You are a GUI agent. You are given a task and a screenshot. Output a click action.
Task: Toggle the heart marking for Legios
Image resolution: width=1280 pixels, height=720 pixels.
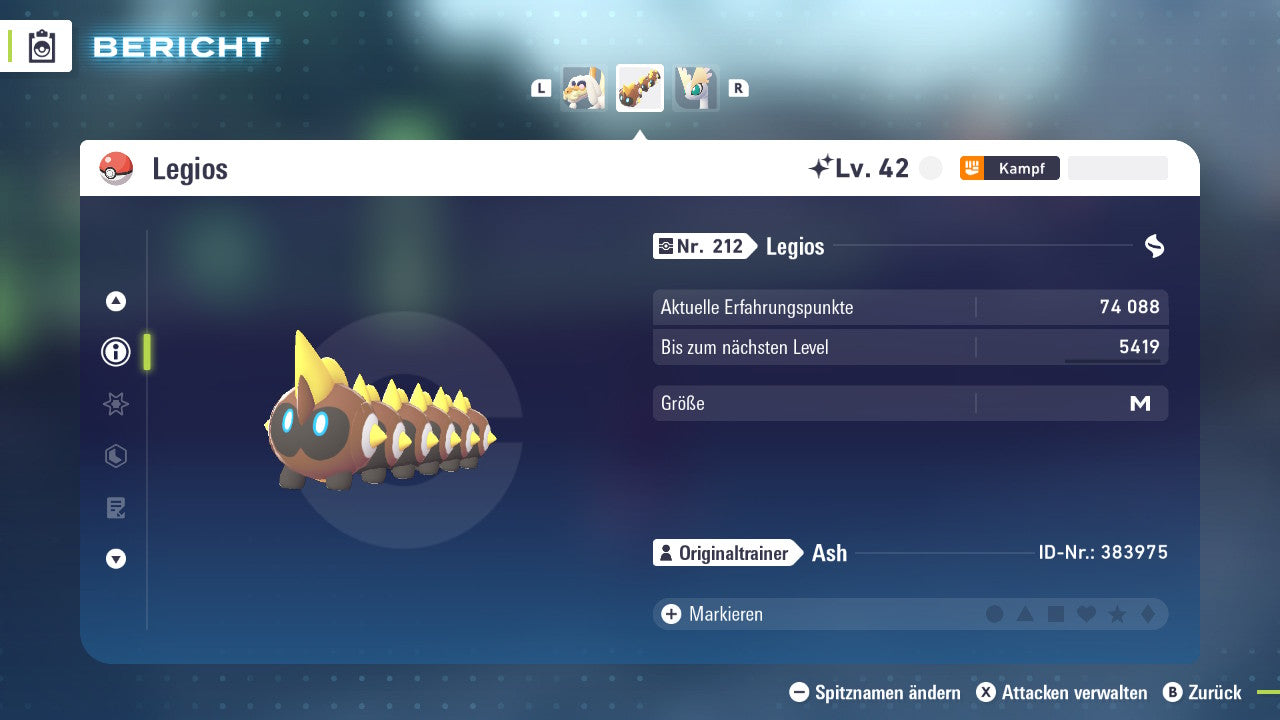coord(1085,614)
